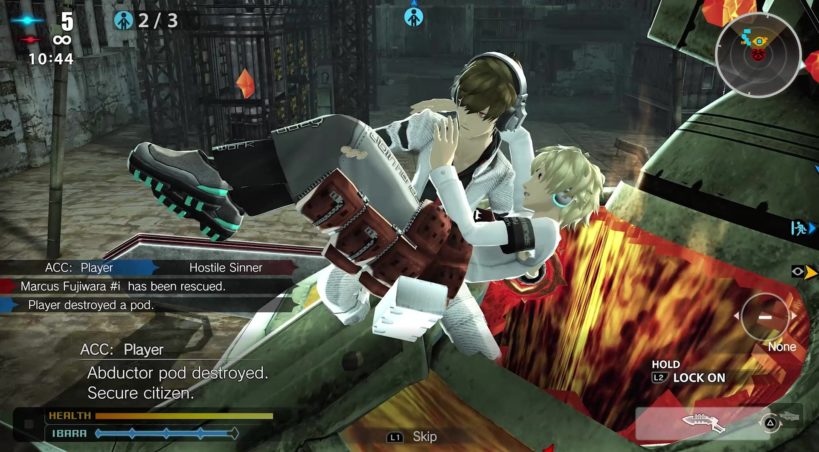
Task: Click the 'Player destroyed a pod' log entry
Action: click(x=91, y=305)
